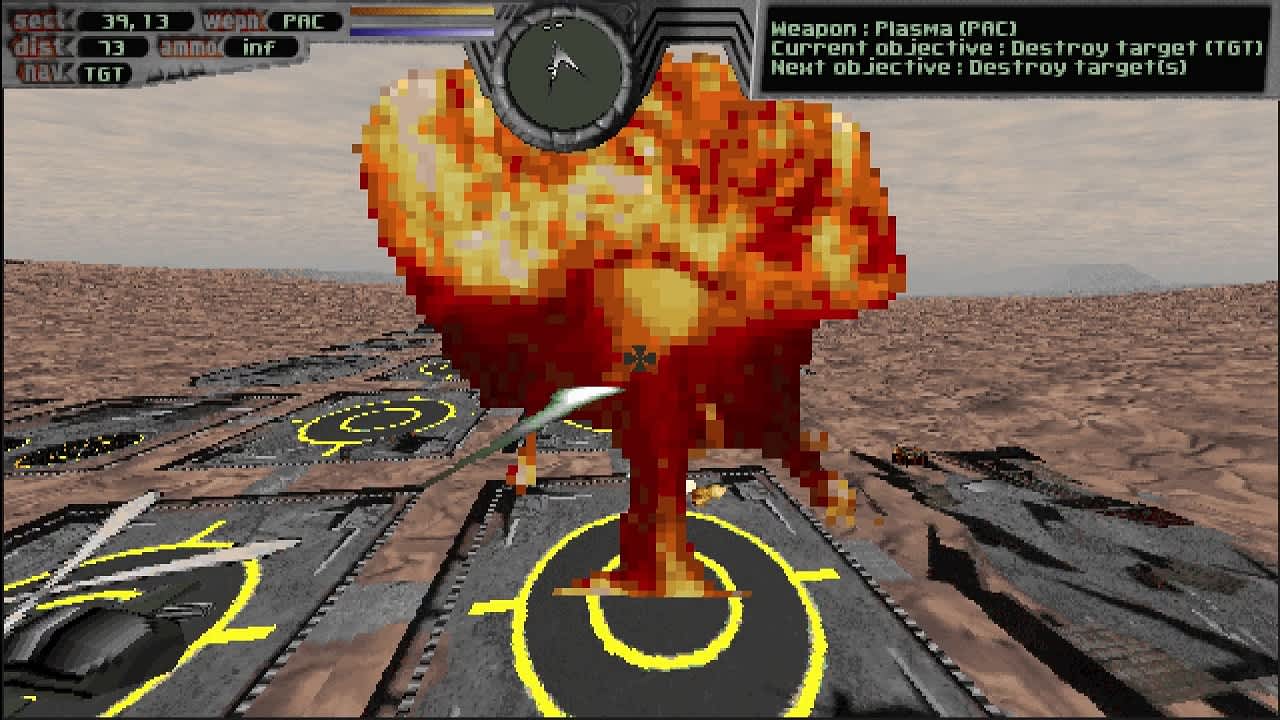The width and height of the screenshot is (1280, 720).
Task: Toggle the Weapon: Plasma (PAC) status line
Action: (x=900, y=26)
